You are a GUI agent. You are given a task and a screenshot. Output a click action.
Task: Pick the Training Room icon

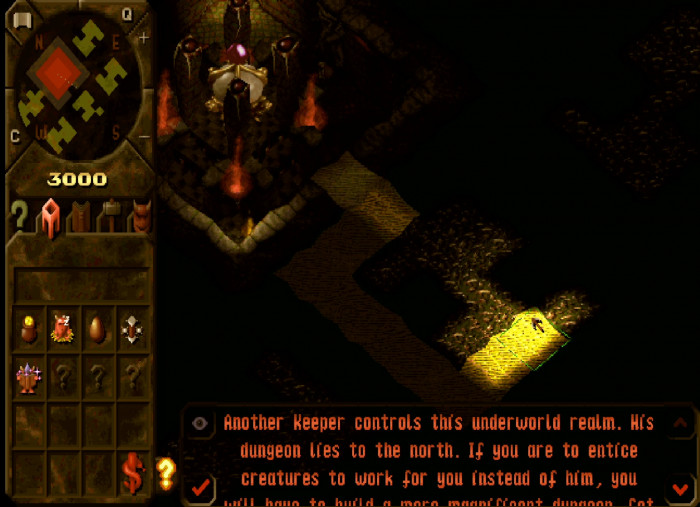coord(131,328)
